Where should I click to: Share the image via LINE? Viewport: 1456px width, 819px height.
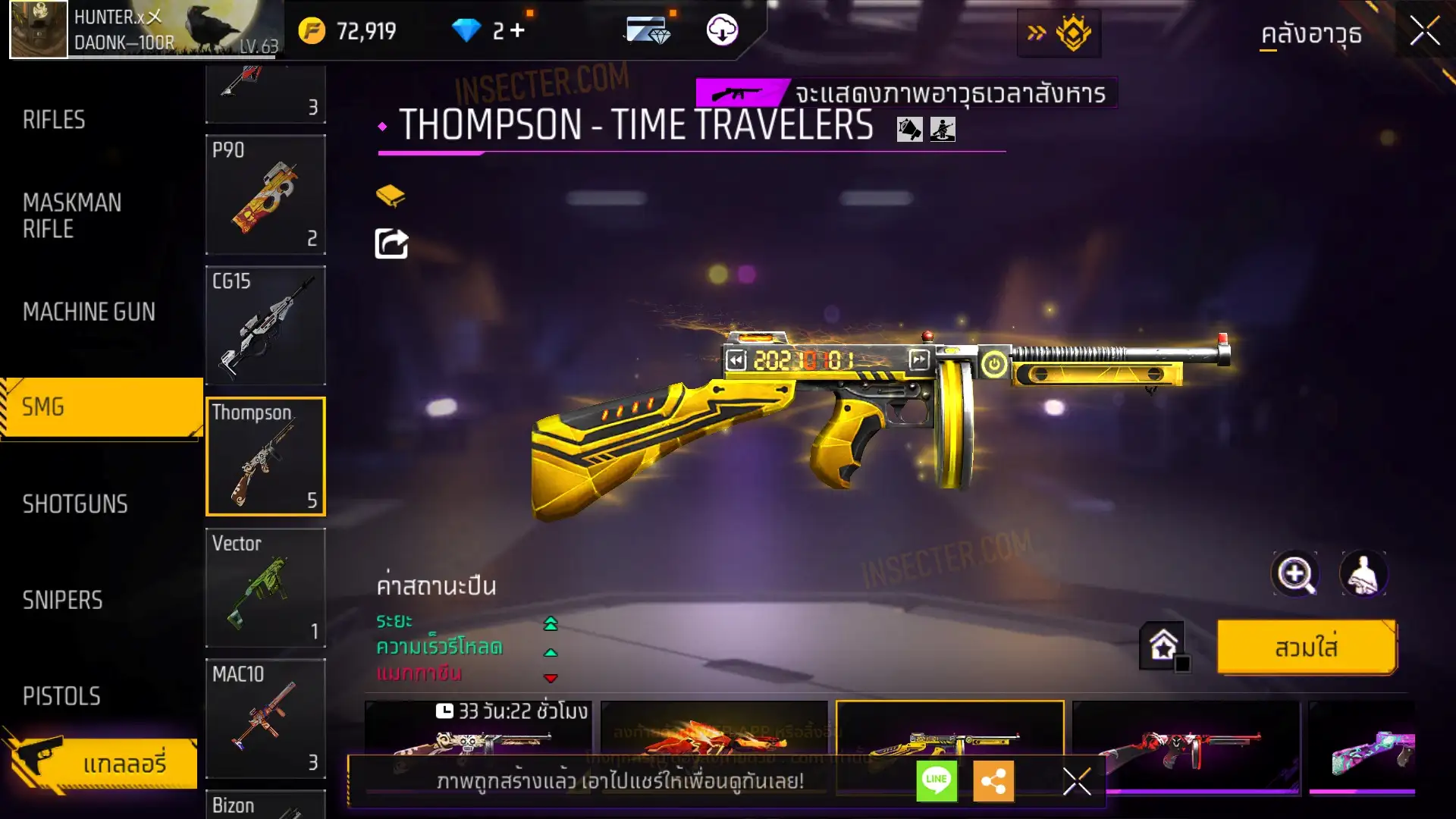pos(937,781)
